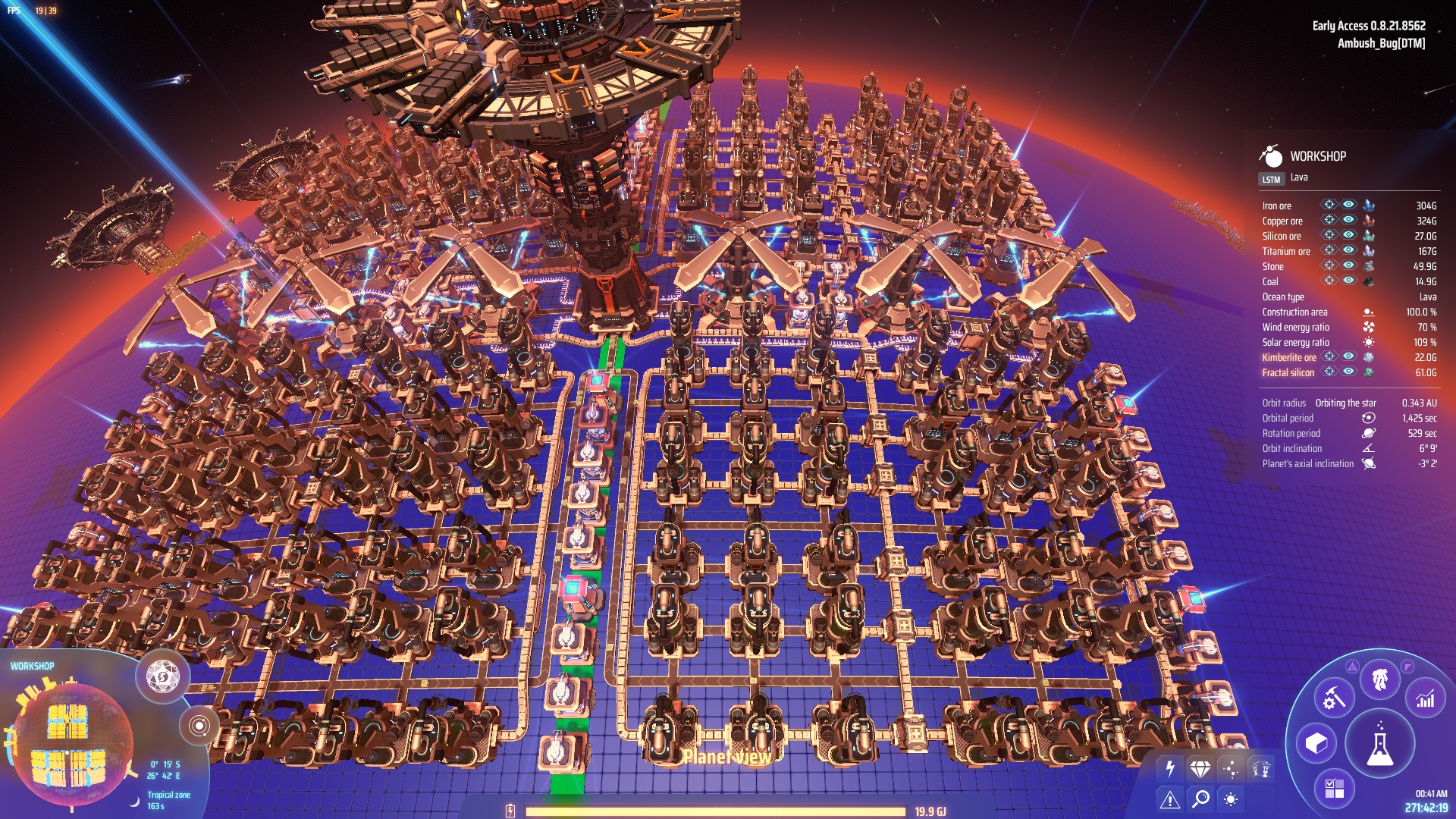
Task: Click the signal tower display icon
Action: pos(1260,768)
